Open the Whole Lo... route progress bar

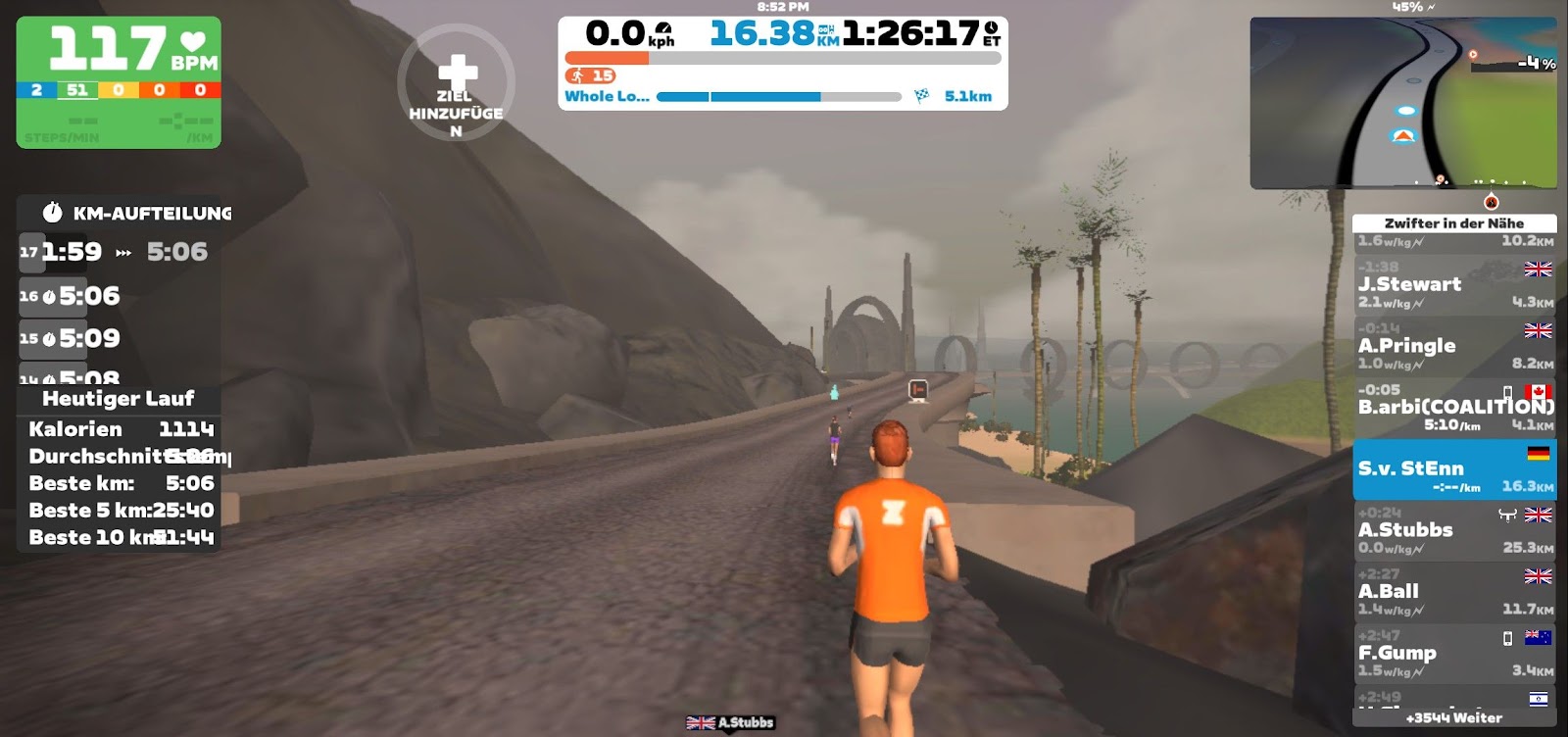[x=779, y=97]
